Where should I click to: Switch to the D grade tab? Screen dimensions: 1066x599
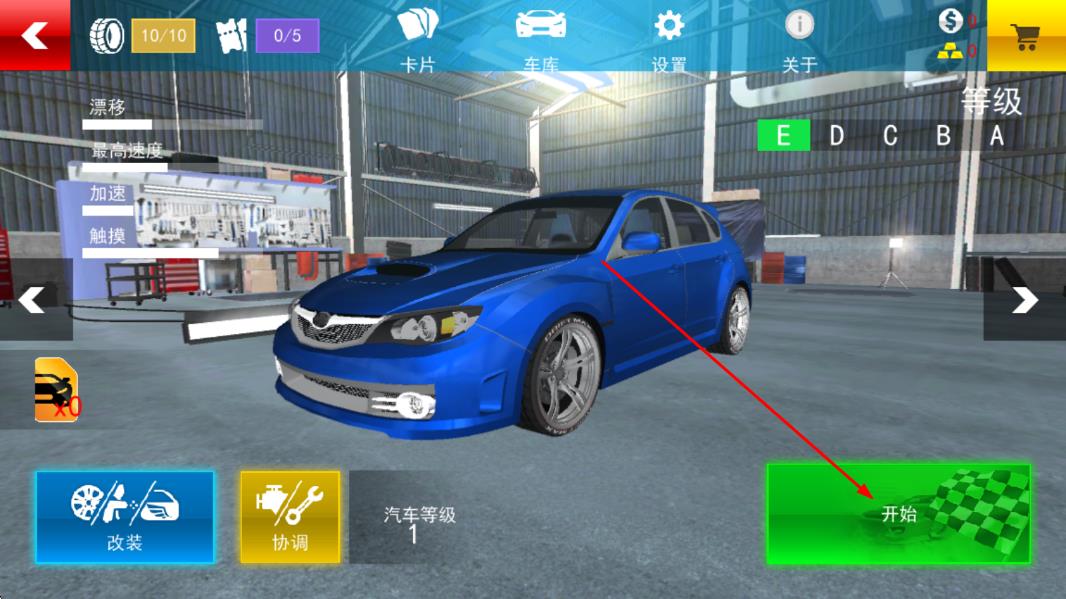click(x=837, y=135)
